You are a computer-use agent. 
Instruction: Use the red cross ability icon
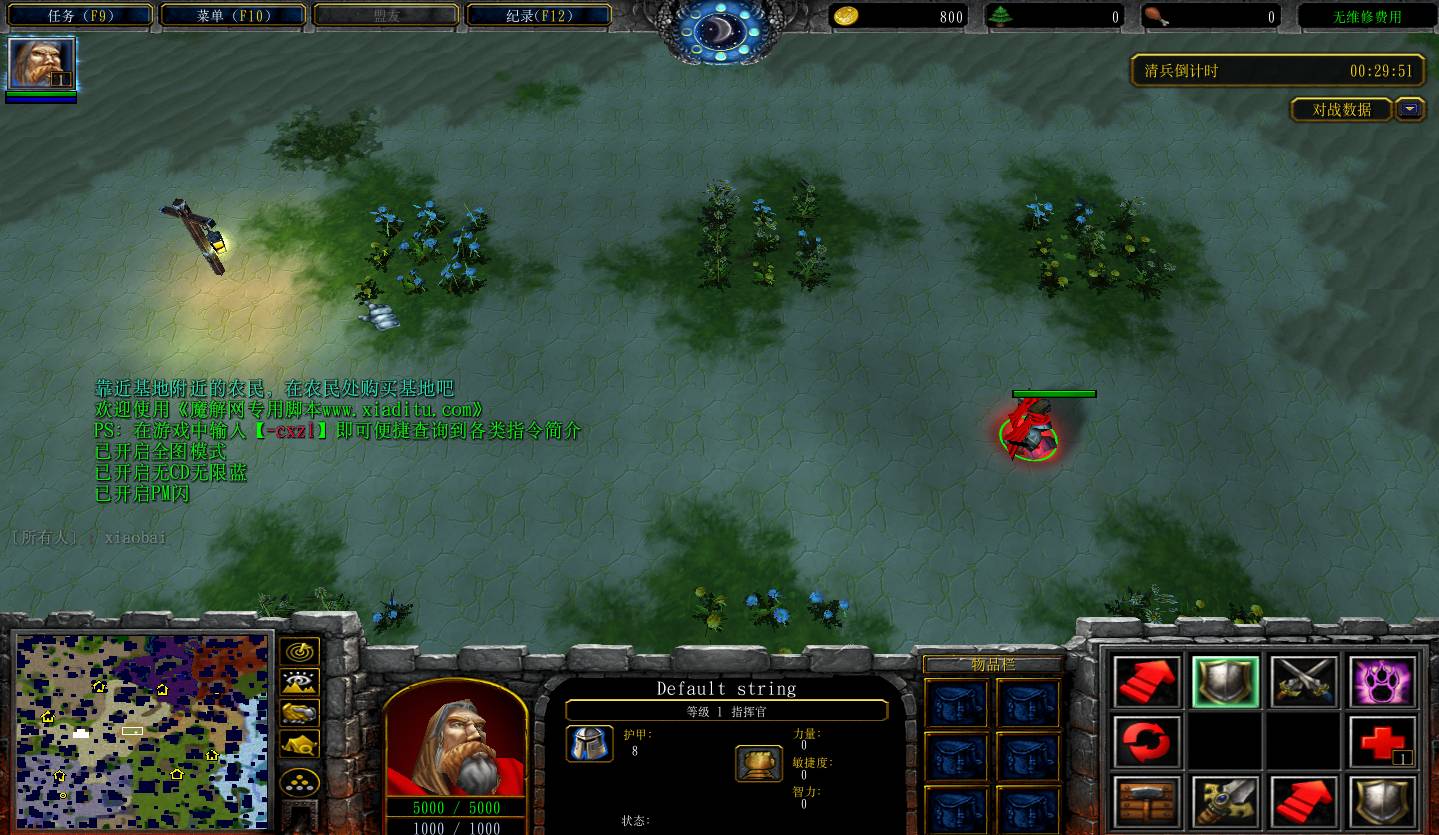1382,742
